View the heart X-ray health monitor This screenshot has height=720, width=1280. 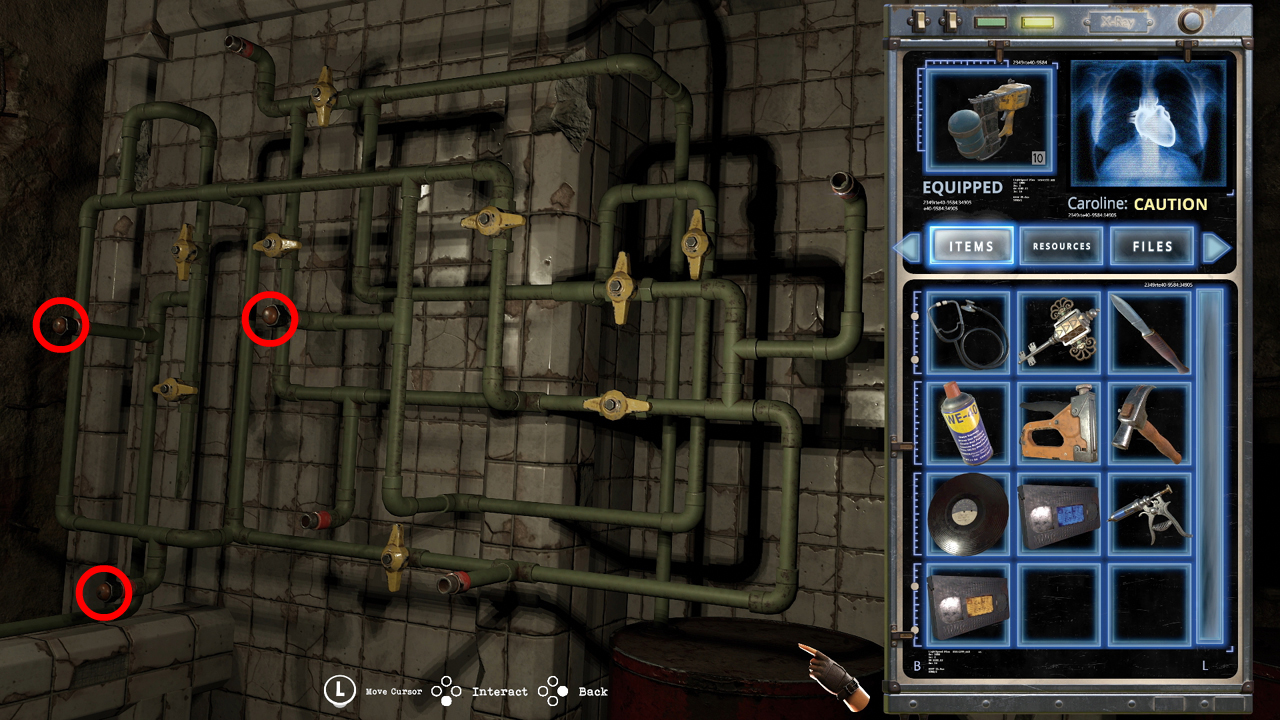point(1149,121)
